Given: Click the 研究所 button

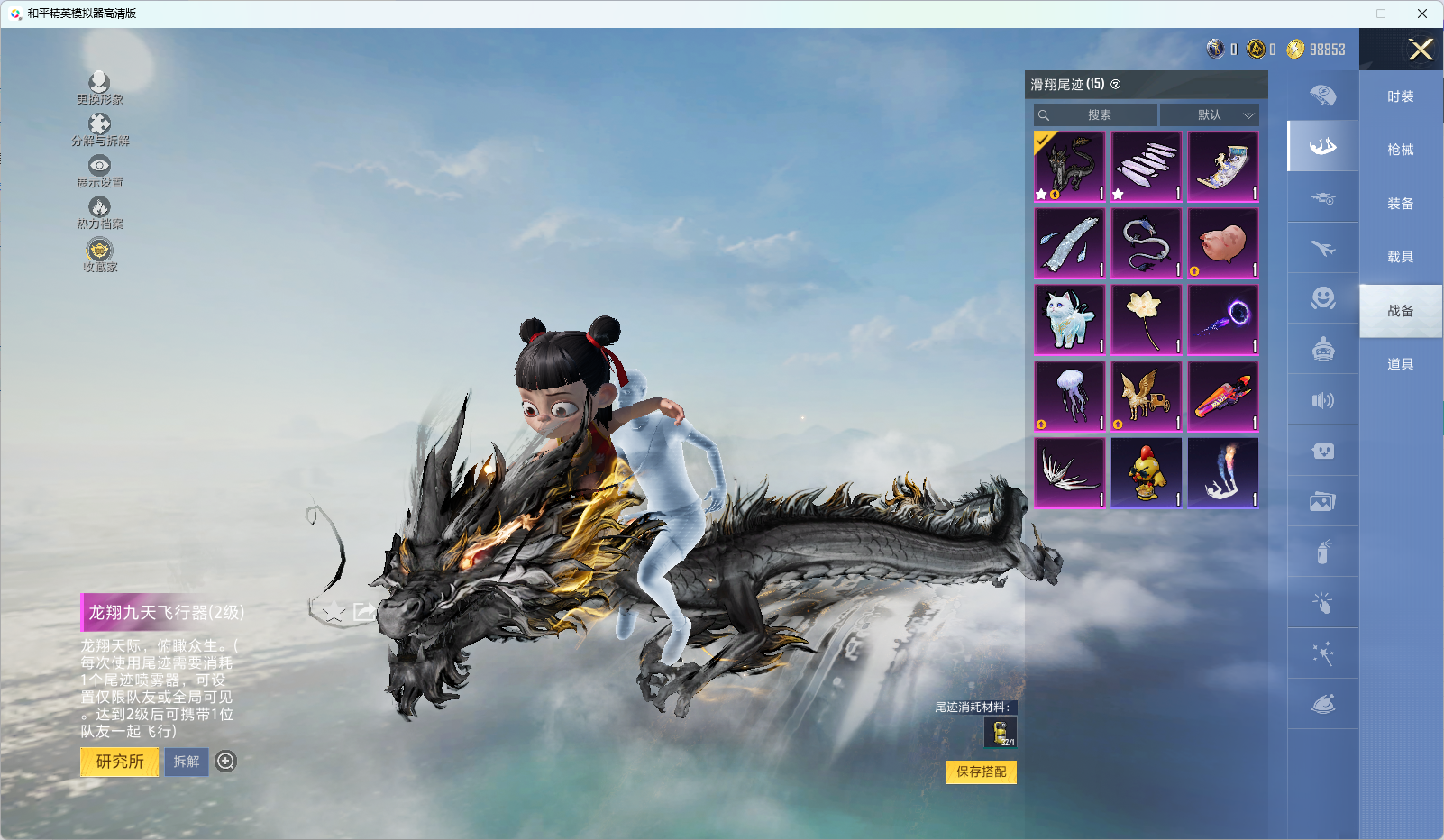Looking at the screenshot, I should [x=120, y=762].
